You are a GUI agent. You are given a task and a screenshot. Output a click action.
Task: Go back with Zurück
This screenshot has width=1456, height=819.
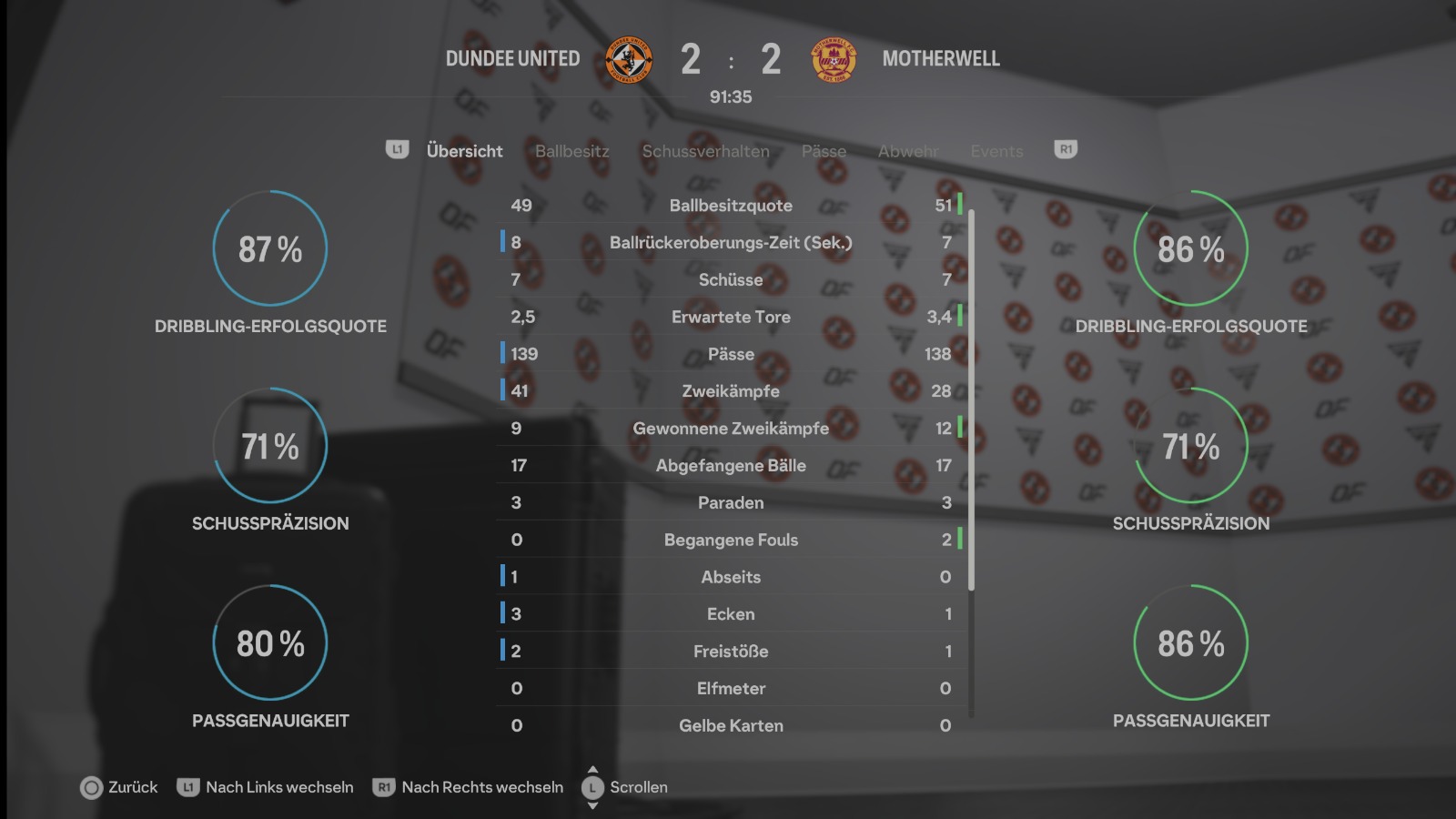[119, 787]
